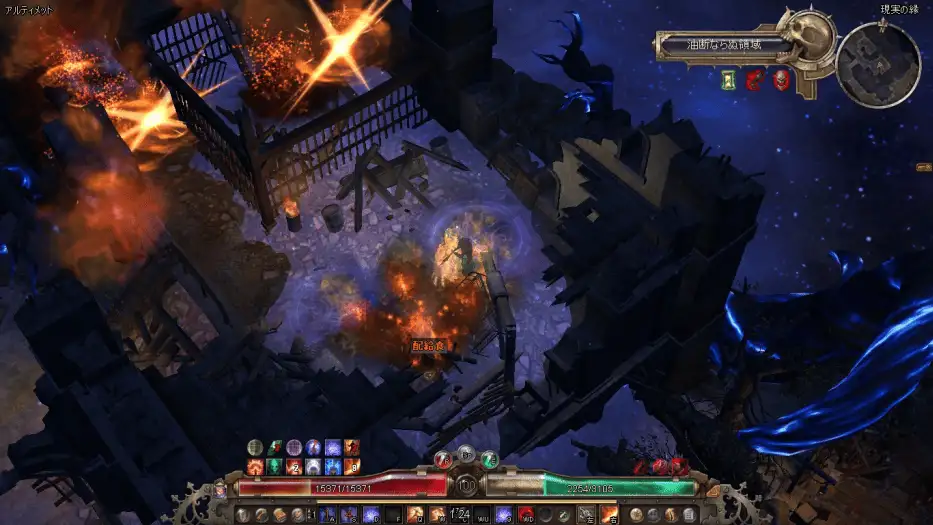Select the buff icon showing the number 8
This screenshot has height=525, width=933.
(x=351, y=467)
